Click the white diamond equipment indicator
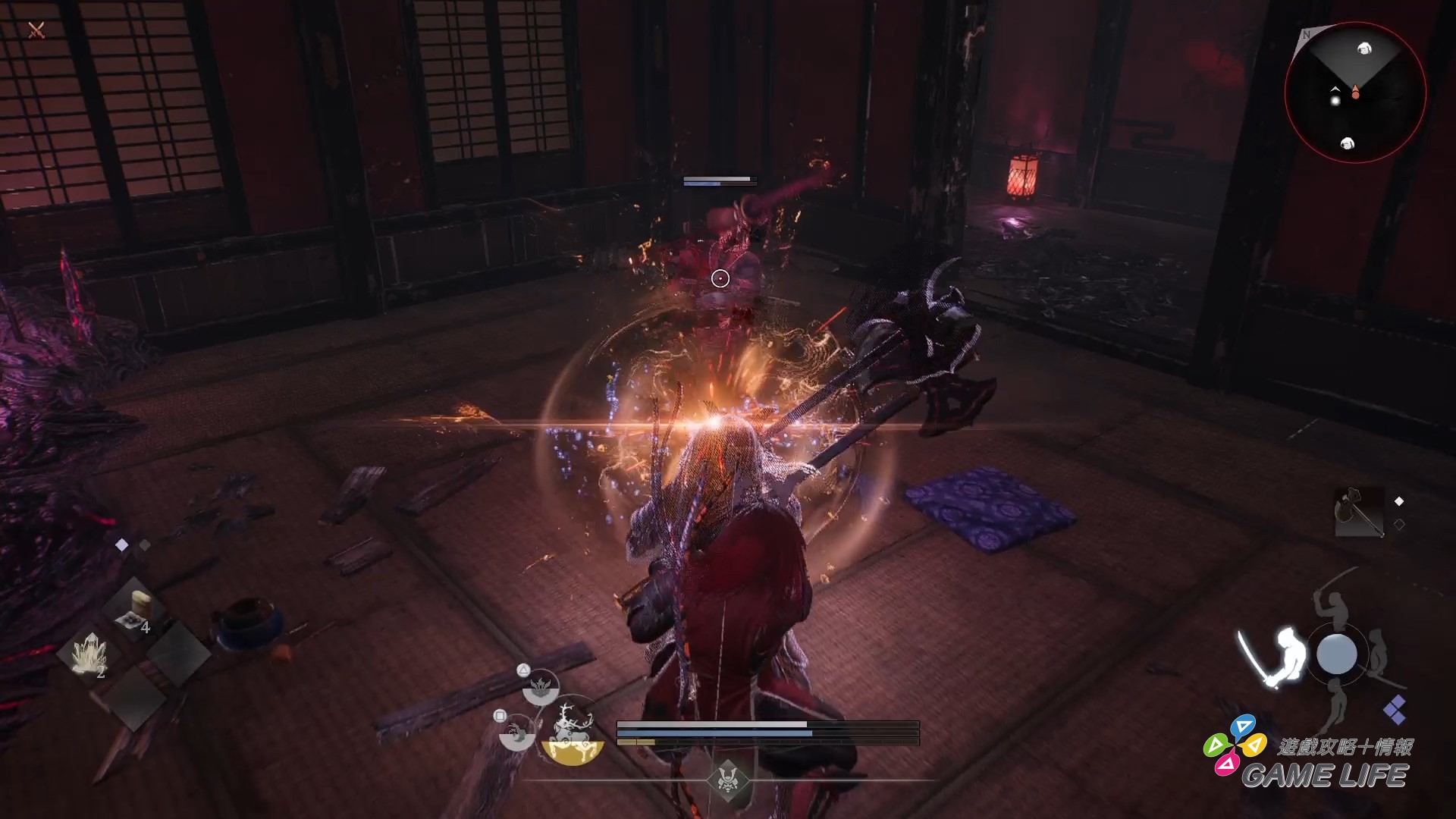The width and height of the screenshot is (1456, 819). coord(1399,500)
